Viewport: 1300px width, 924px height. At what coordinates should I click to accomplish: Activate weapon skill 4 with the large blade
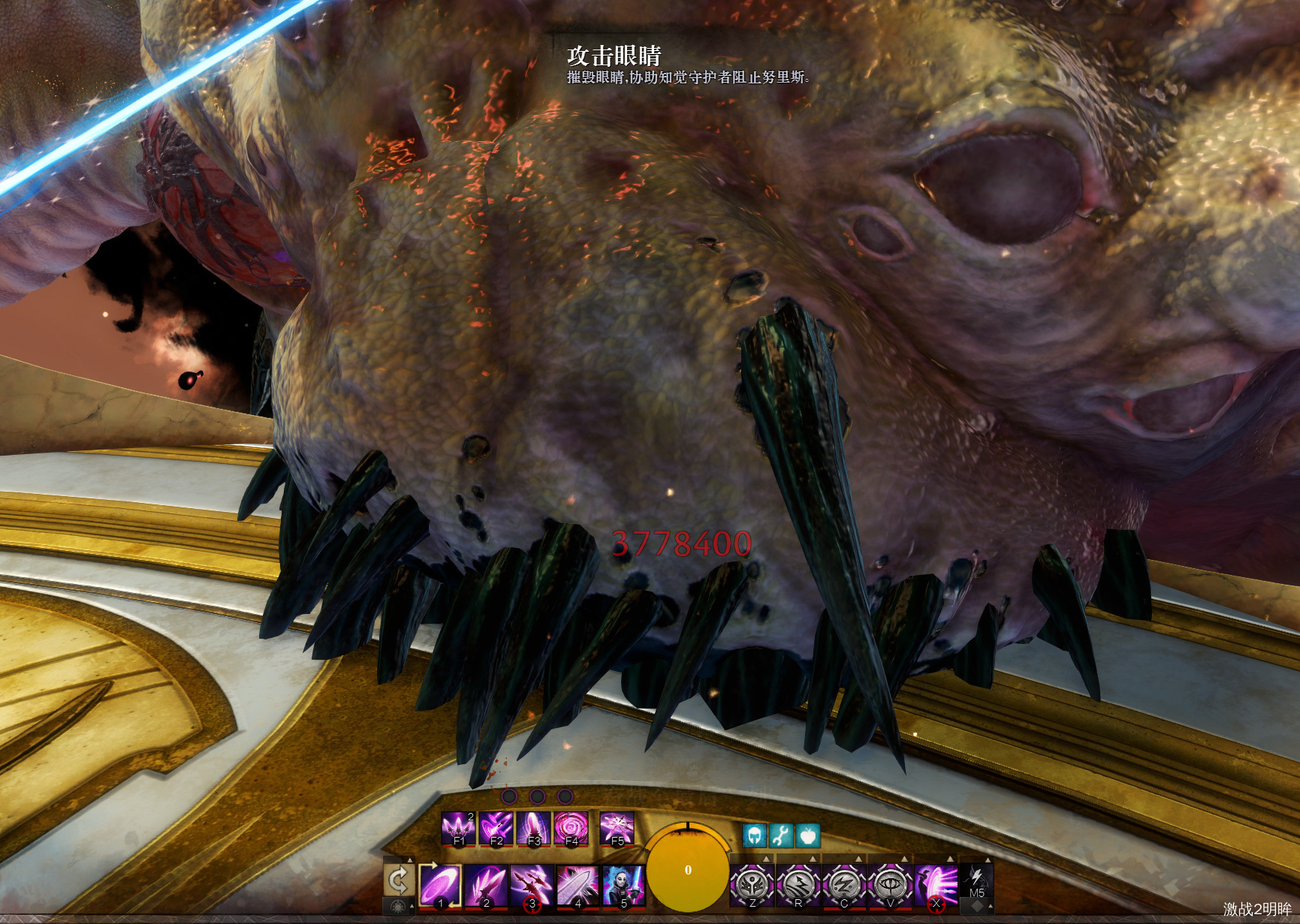tap(578, 885)
